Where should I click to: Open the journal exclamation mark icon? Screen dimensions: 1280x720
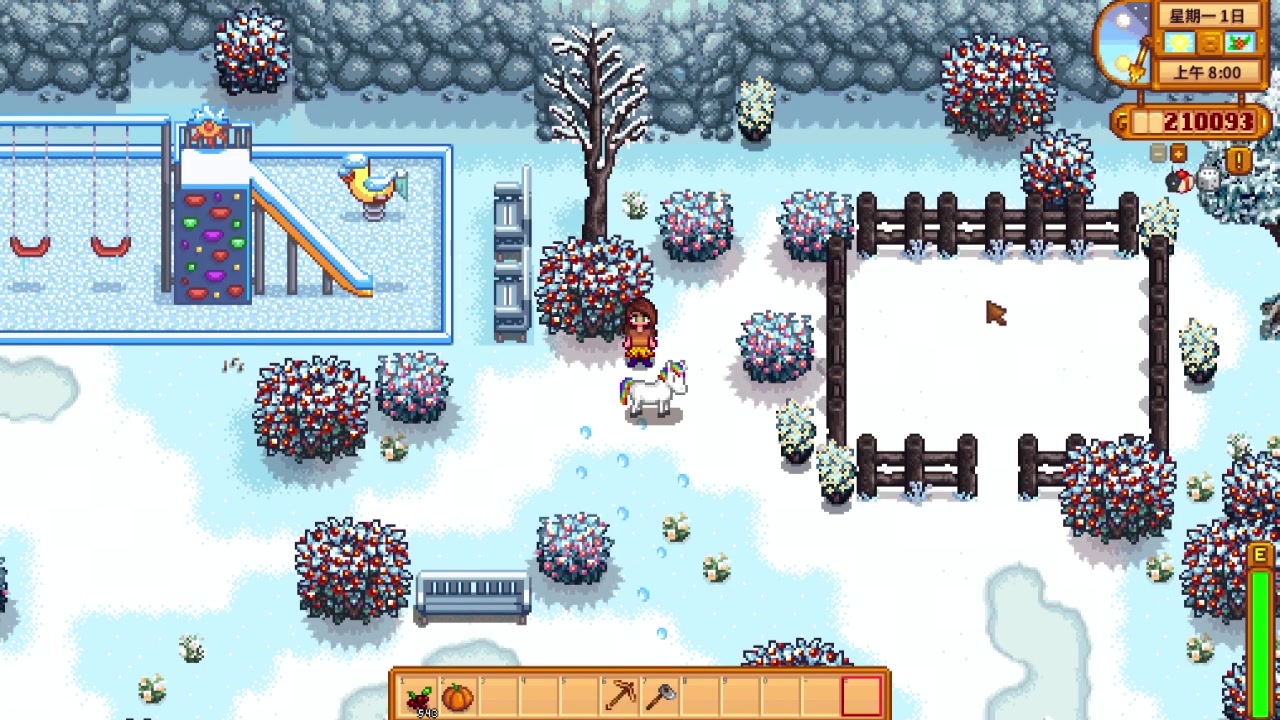pyautogui.click(x=1240, y=160)
